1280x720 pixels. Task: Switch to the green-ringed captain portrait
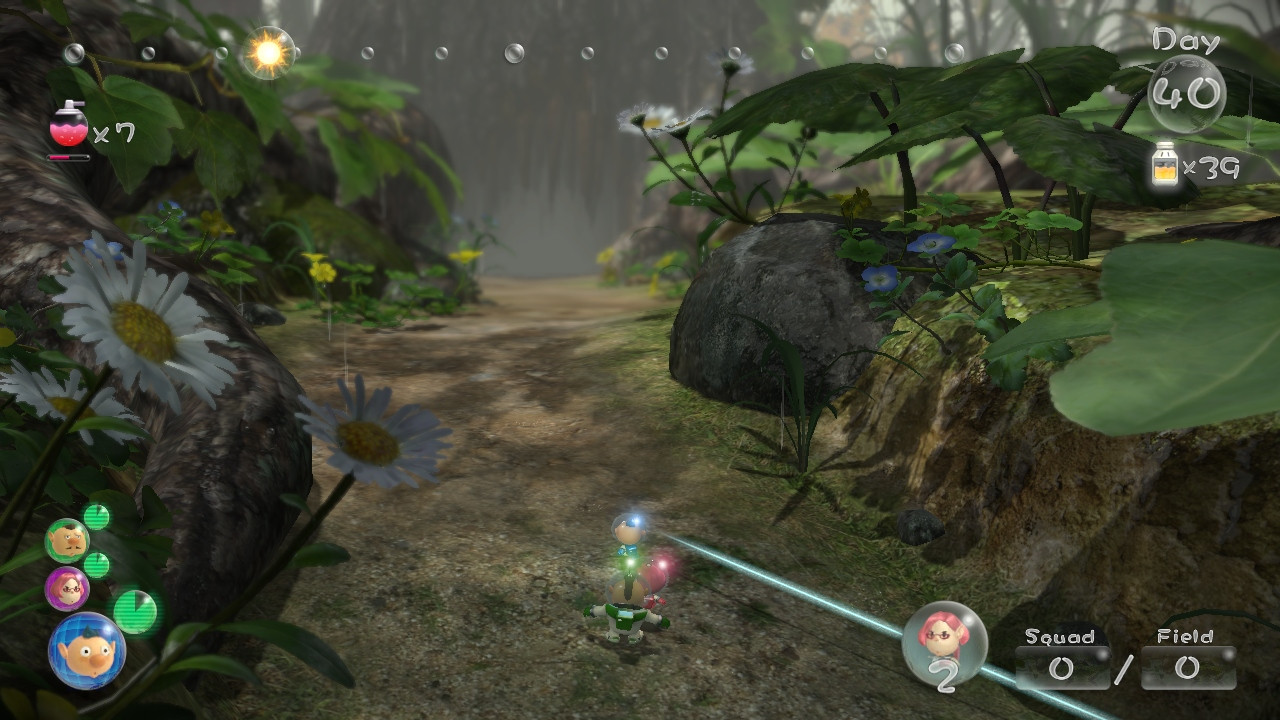tap(67, 541)
